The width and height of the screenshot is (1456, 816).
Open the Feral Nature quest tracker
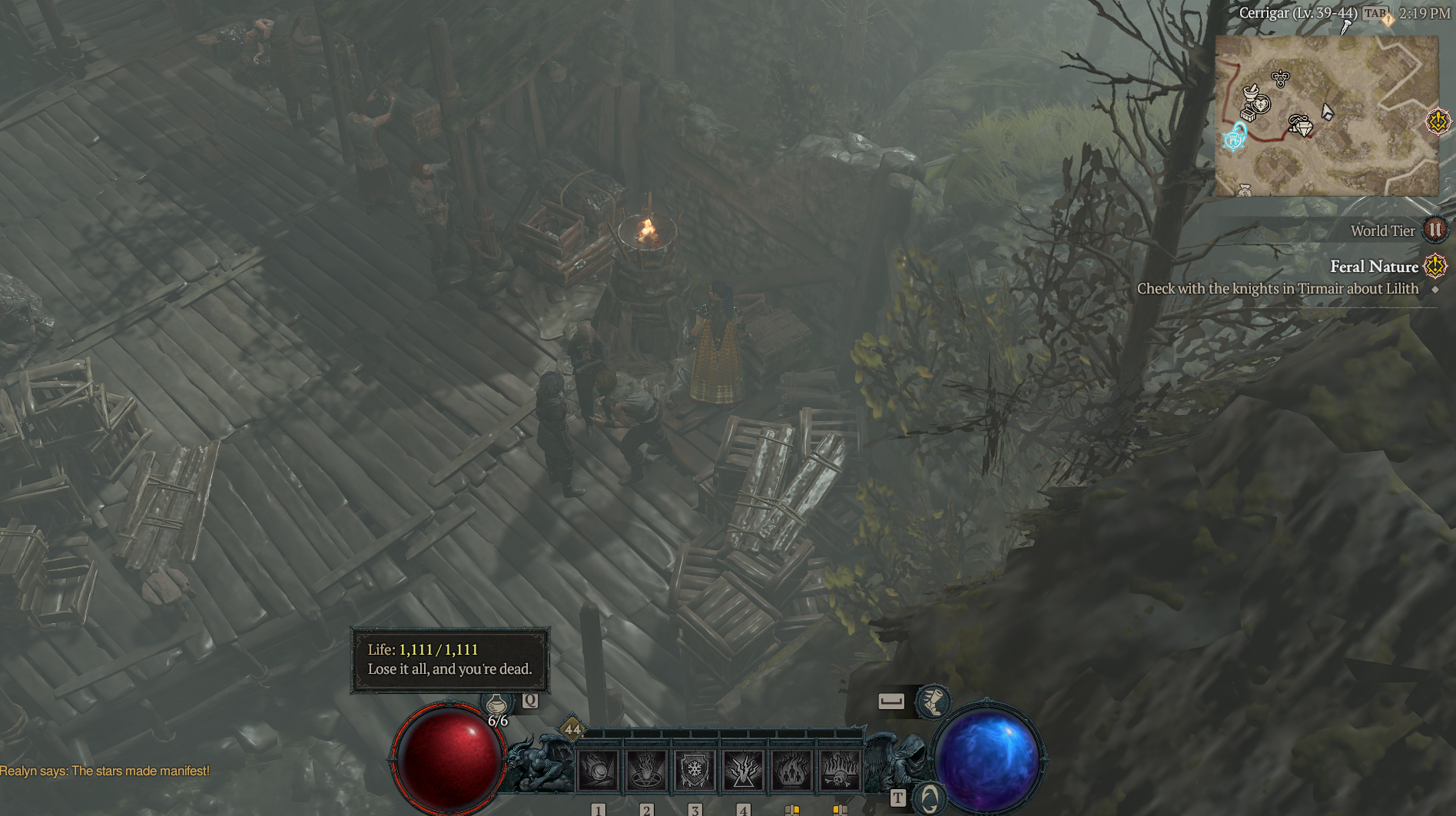pyautogui.click(x=1374, y=267)
